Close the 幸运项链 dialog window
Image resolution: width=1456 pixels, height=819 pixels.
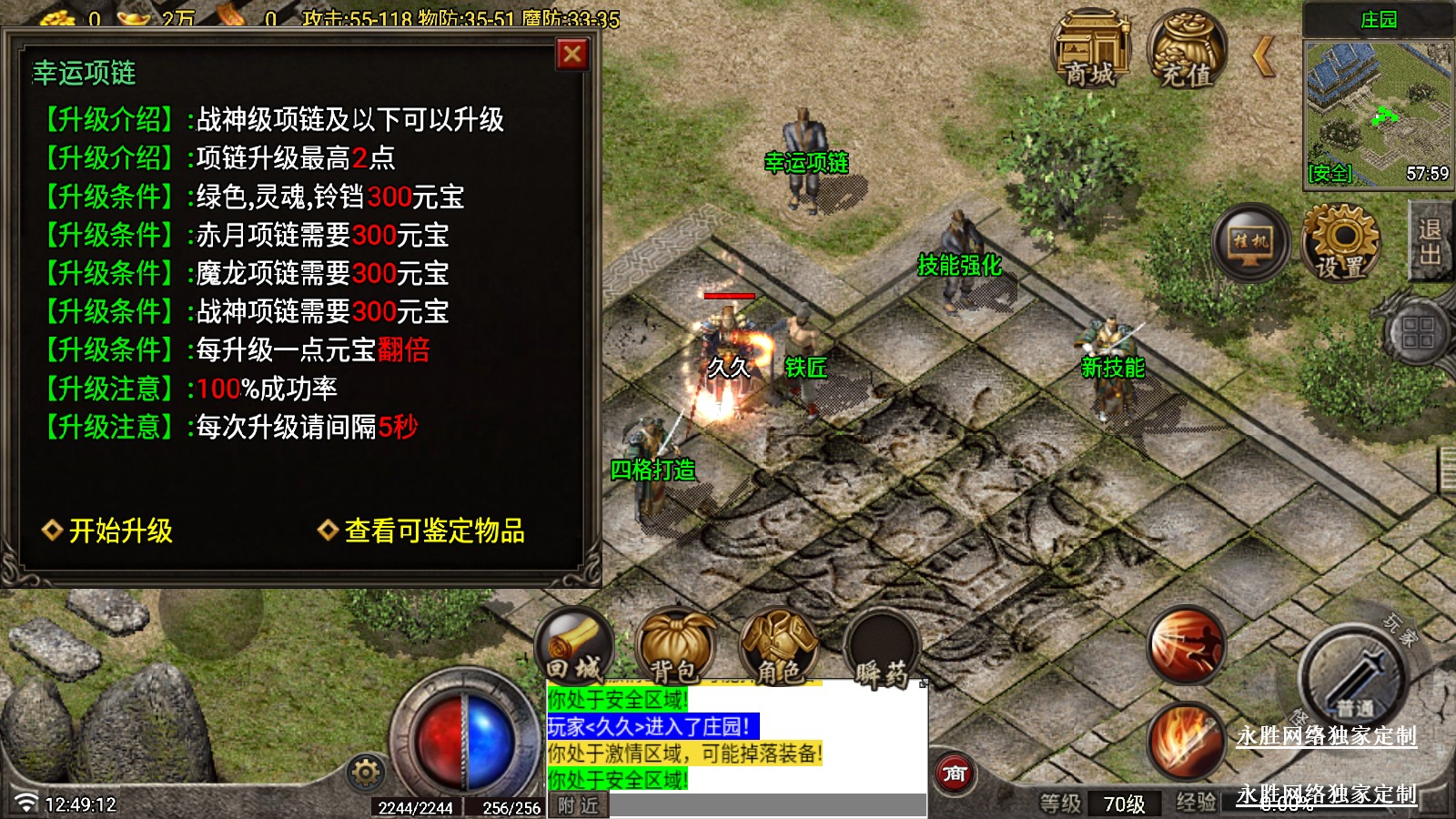coord(572,55)
